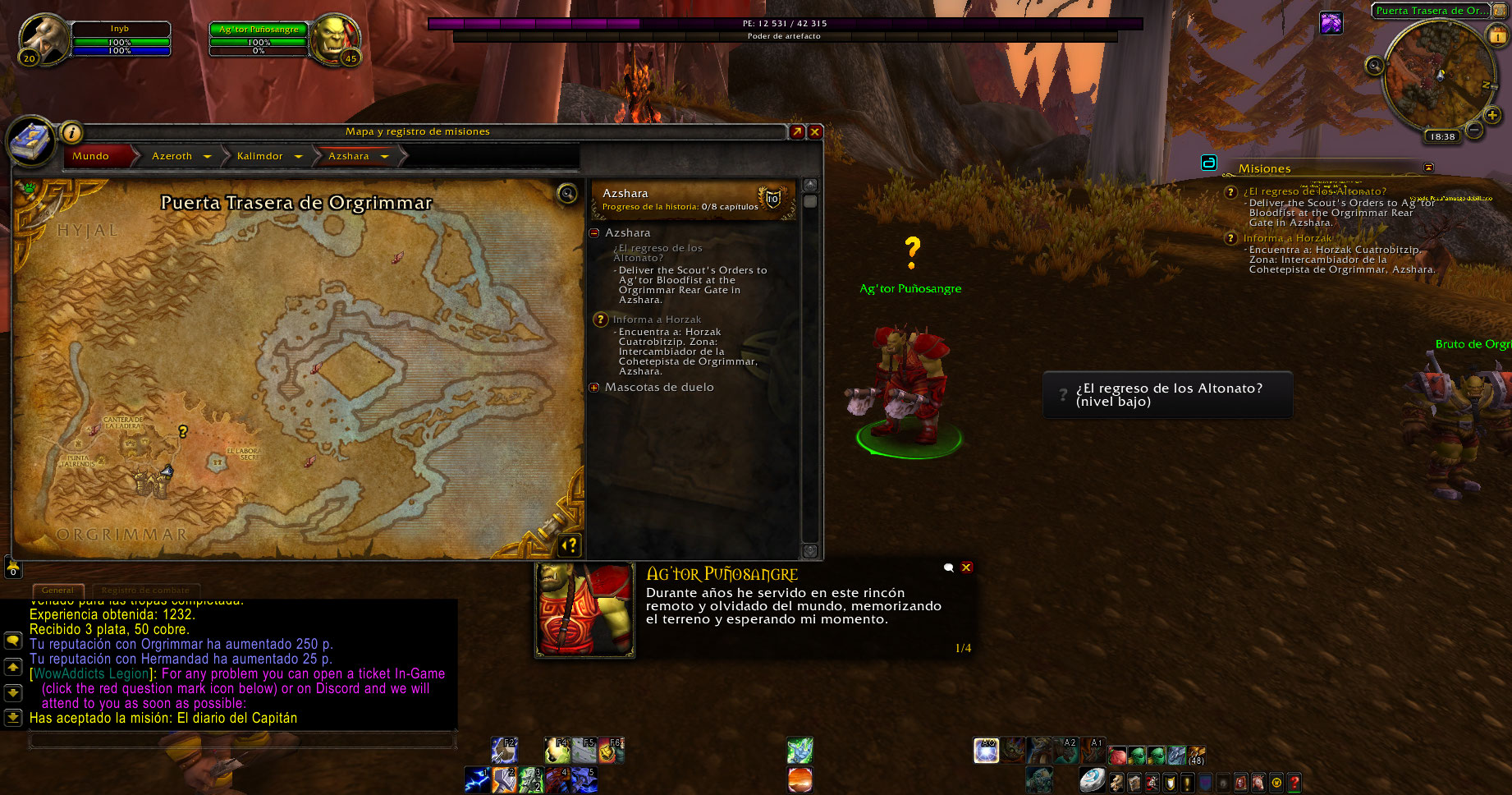Expand the Mascotas de duelo category

click(x=594, y=388)
